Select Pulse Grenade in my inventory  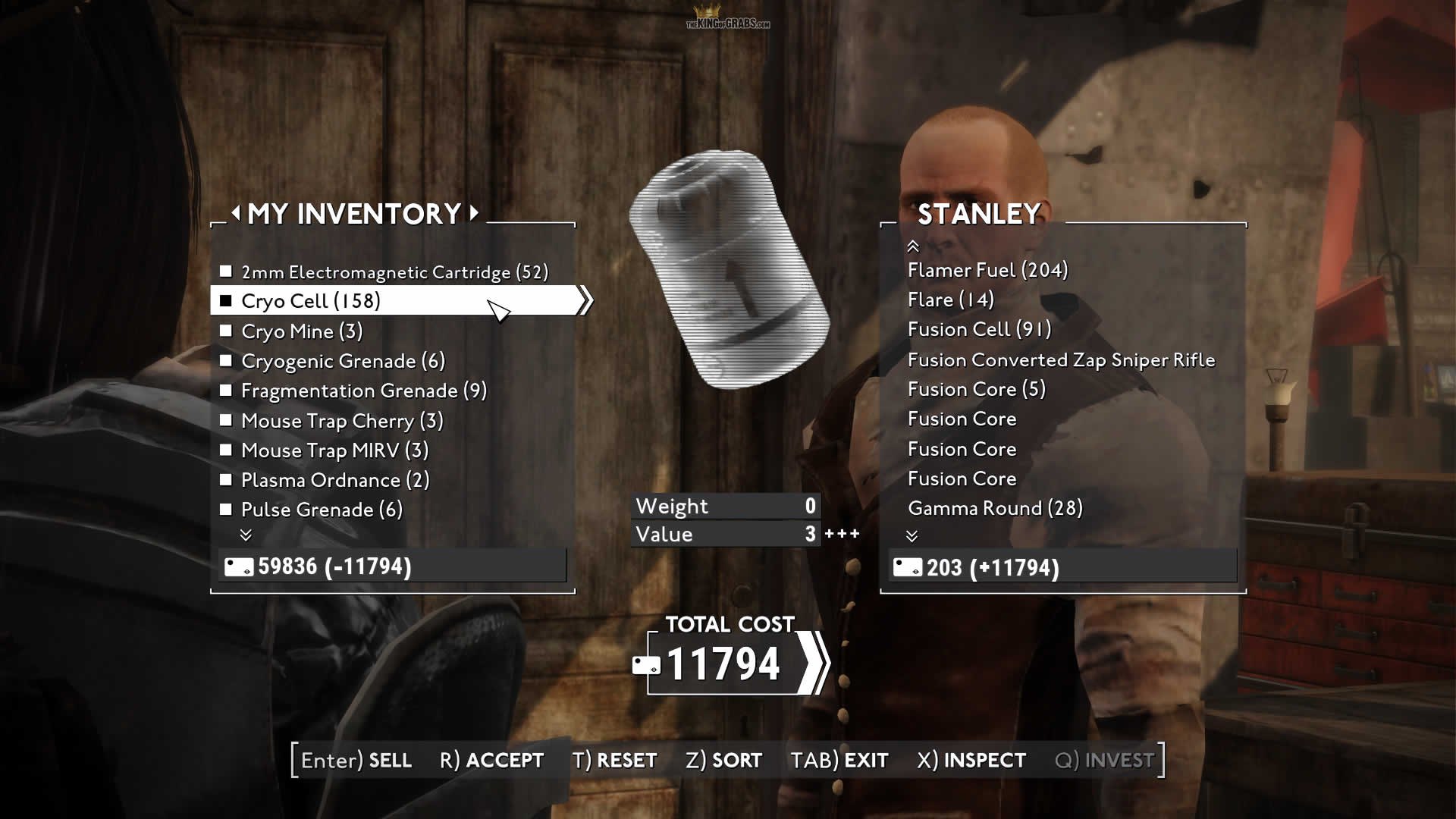(x=322, y=510)
